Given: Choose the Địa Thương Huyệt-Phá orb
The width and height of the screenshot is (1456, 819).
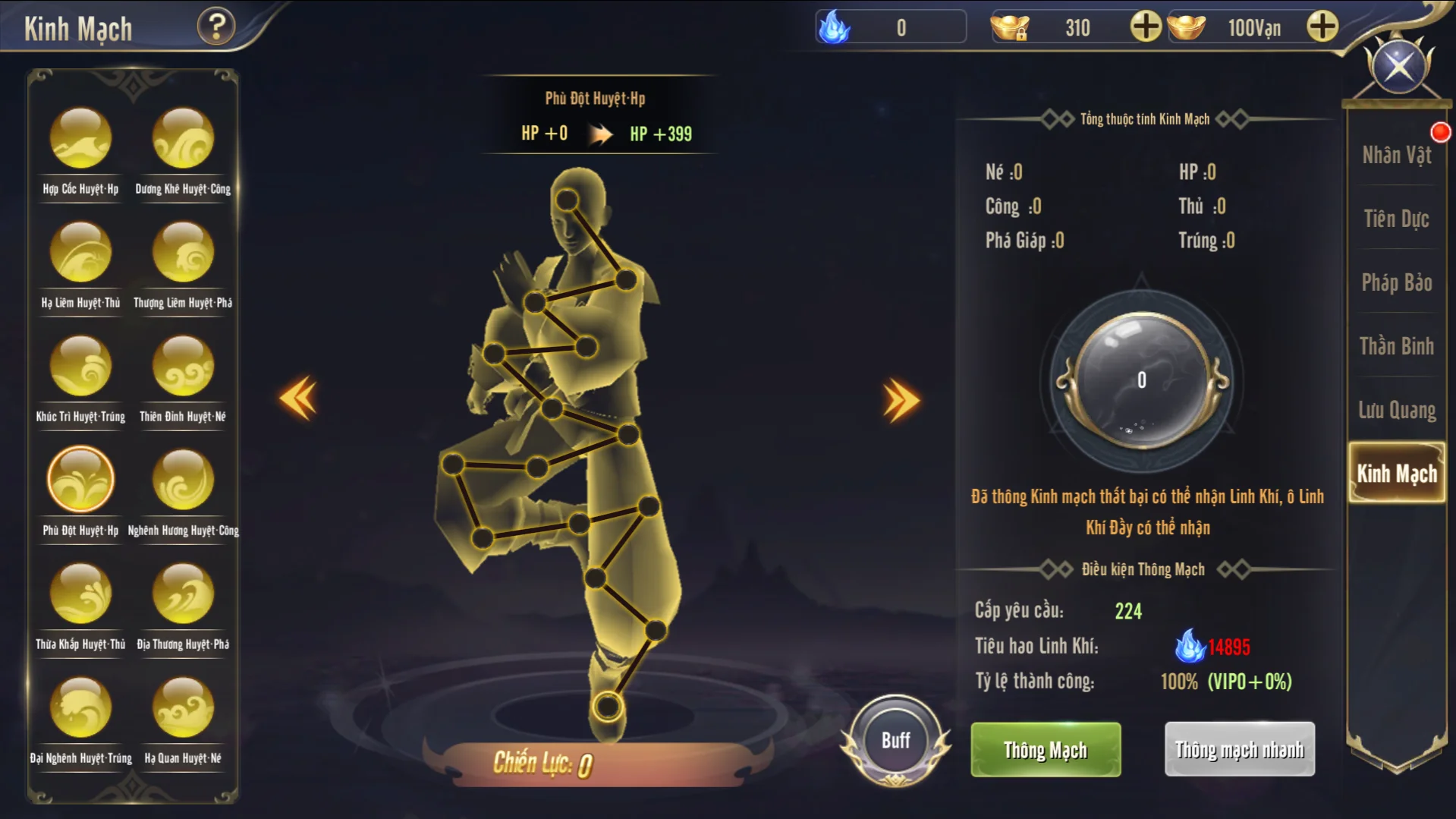Looking at the screenshot, I should pos(183,594).
